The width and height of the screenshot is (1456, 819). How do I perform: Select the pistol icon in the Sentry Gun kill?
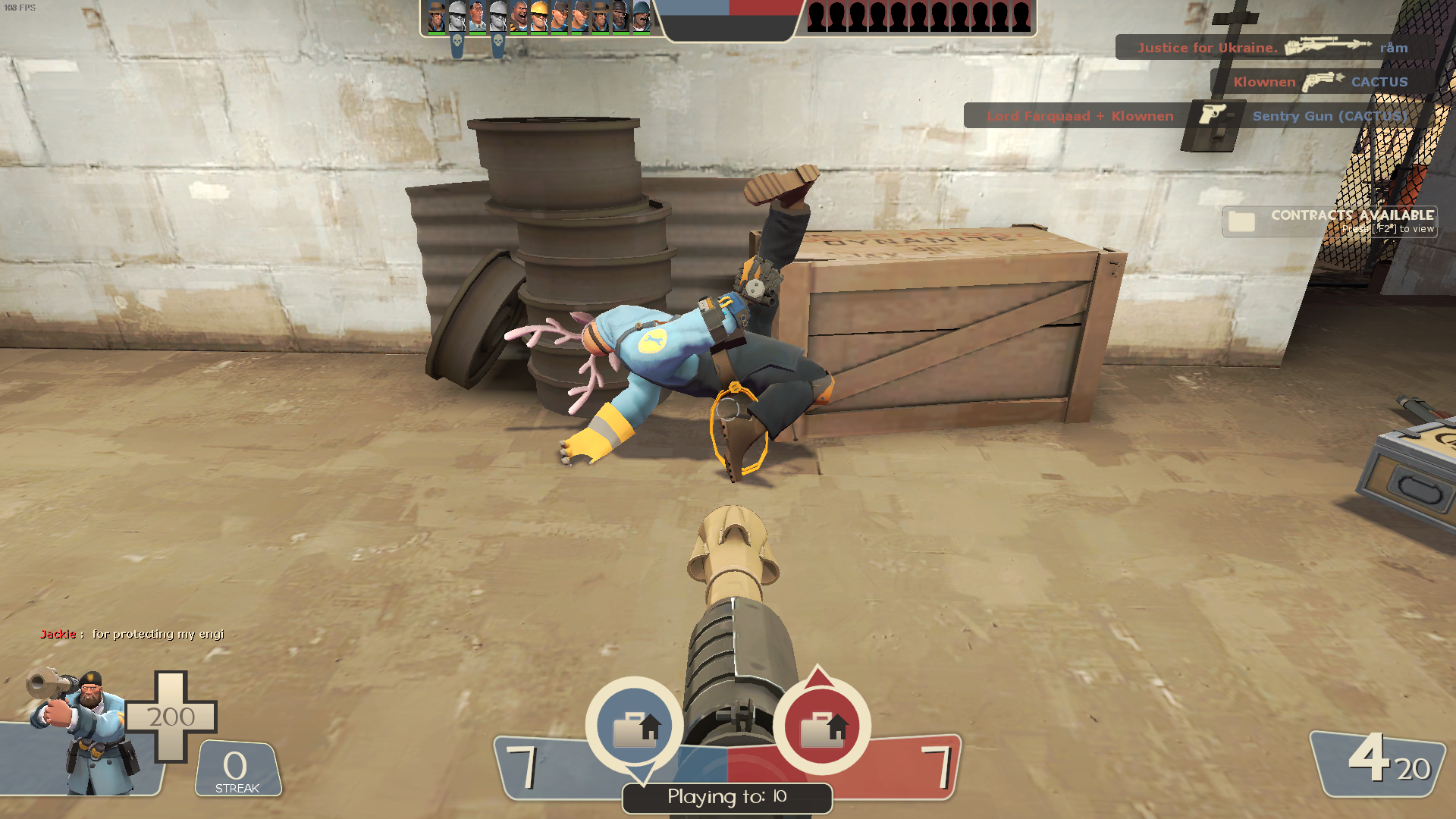pos(1213,116)
